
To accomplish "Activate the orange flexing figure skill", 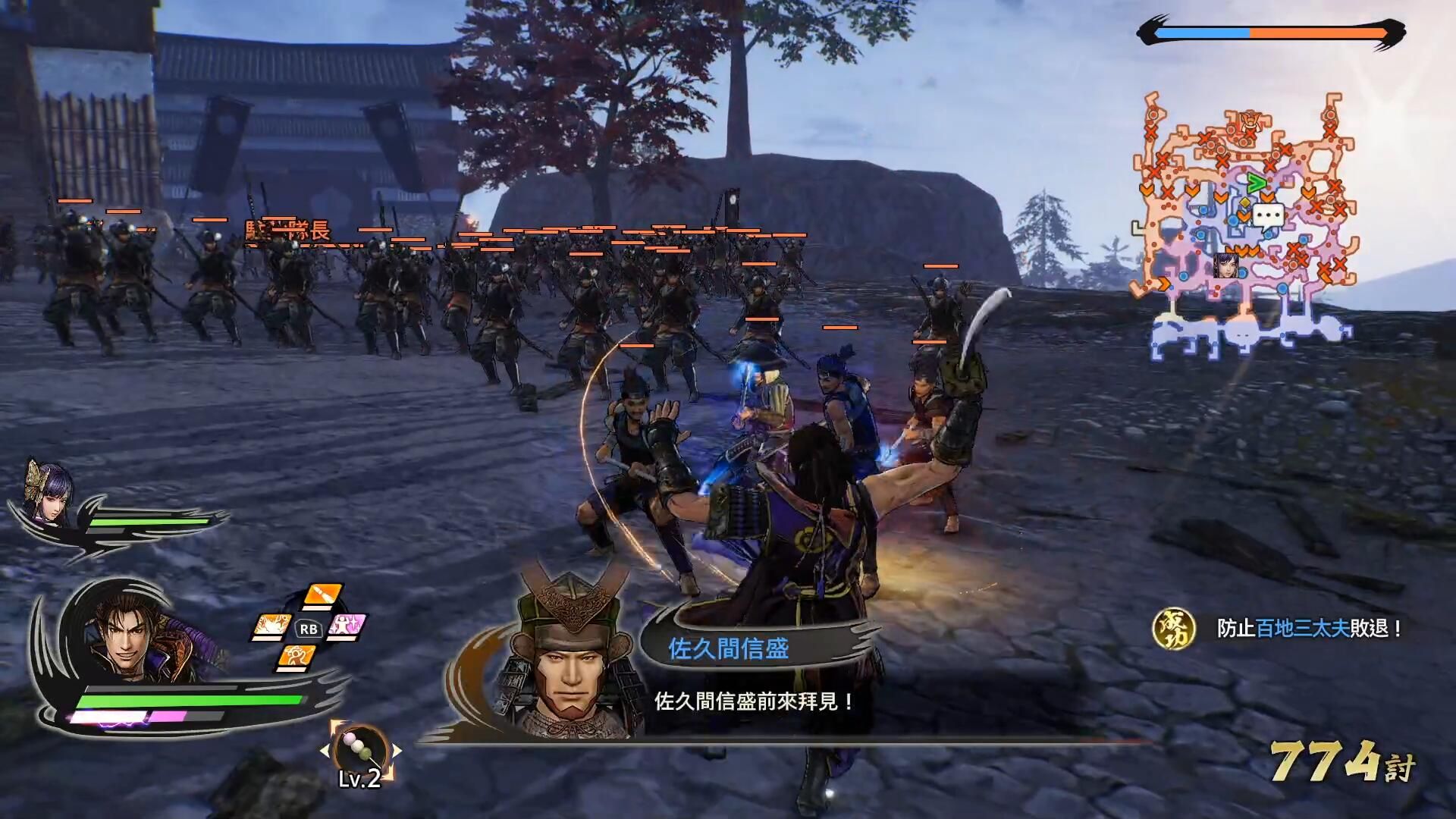I will (297, 657).
